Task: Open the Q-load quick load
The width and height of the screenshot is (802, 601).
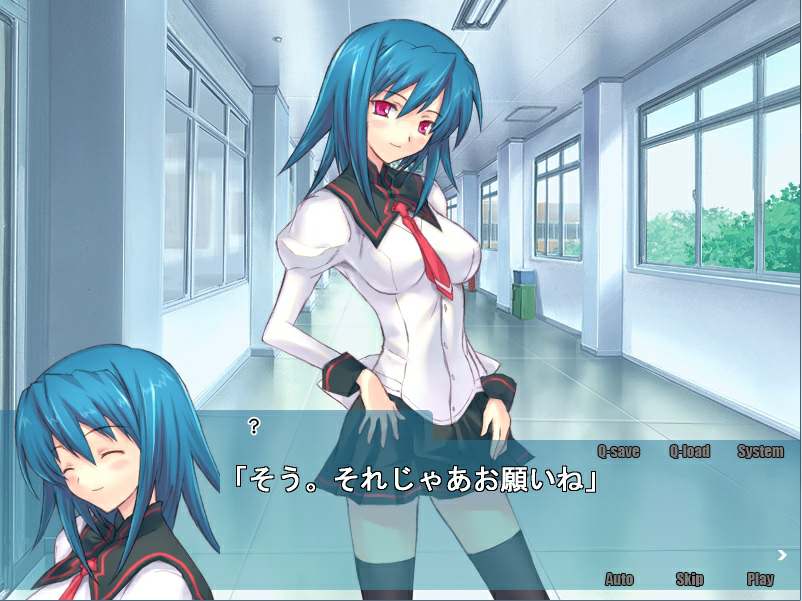Action: [689, 451]
